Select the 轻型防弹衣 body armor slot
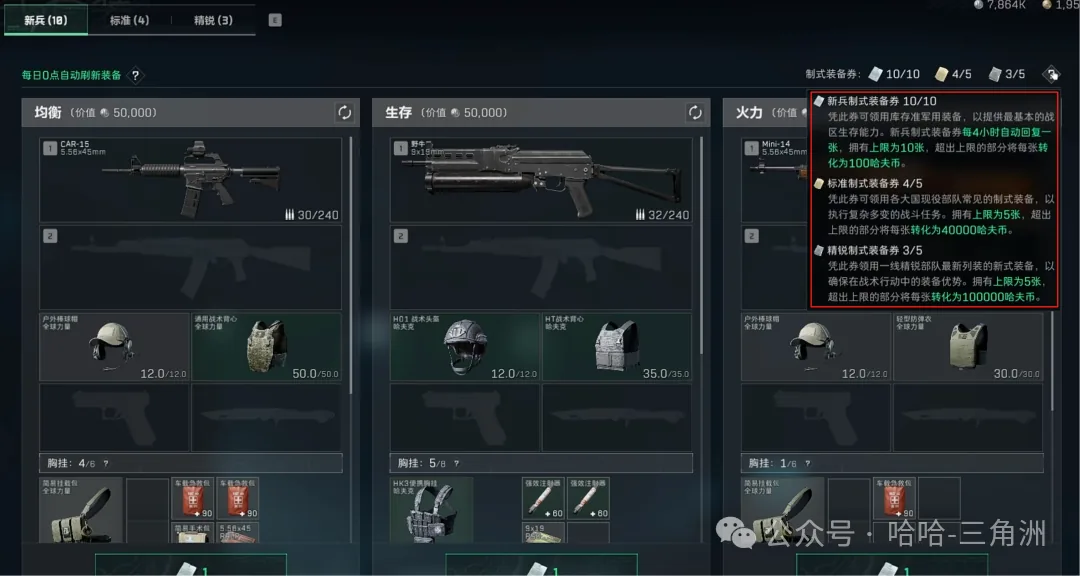Viewport: 1080px width, 576px height. [x=966, y=347]
